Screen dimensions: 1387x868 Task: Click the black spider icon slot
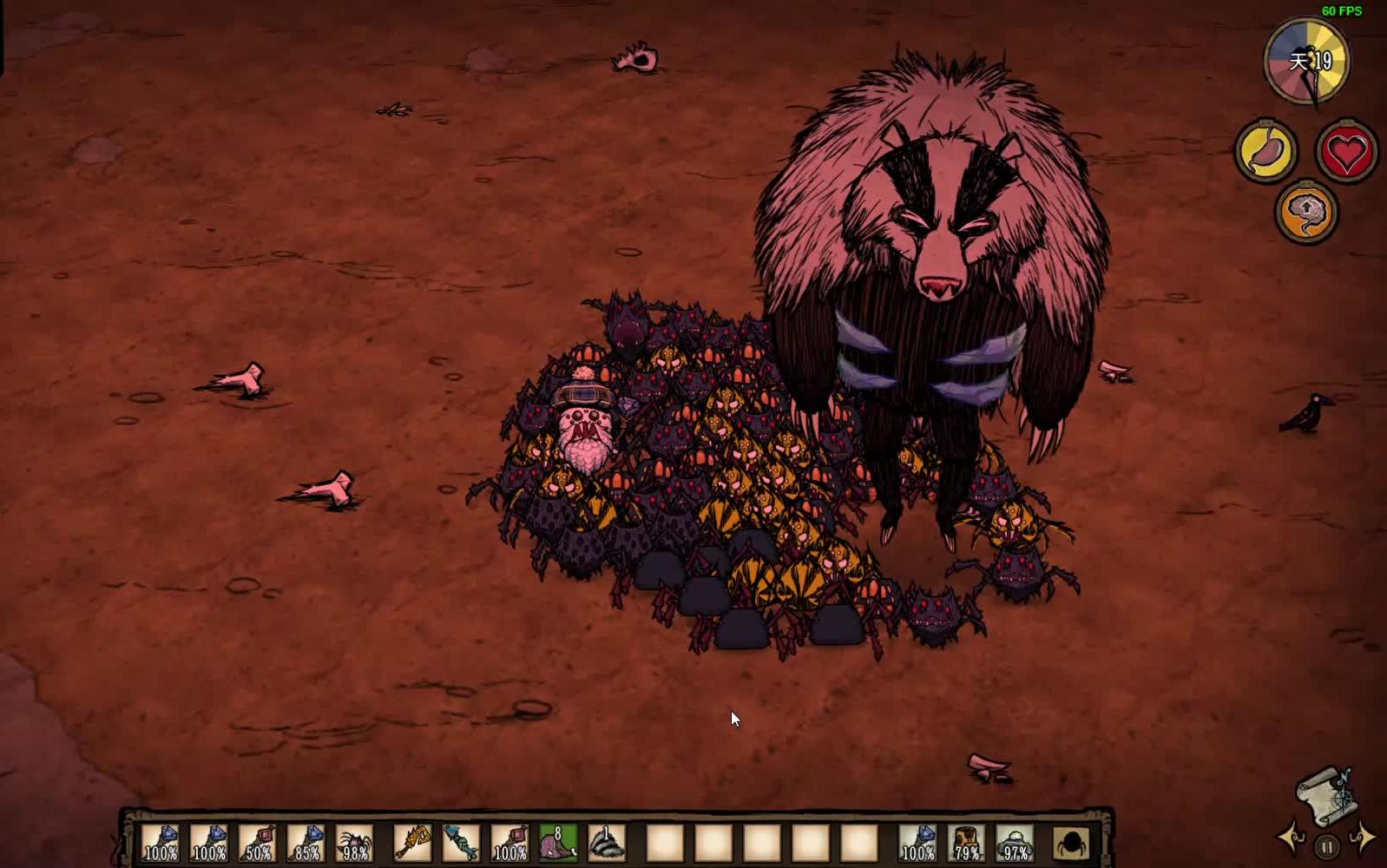(1072, 843)
